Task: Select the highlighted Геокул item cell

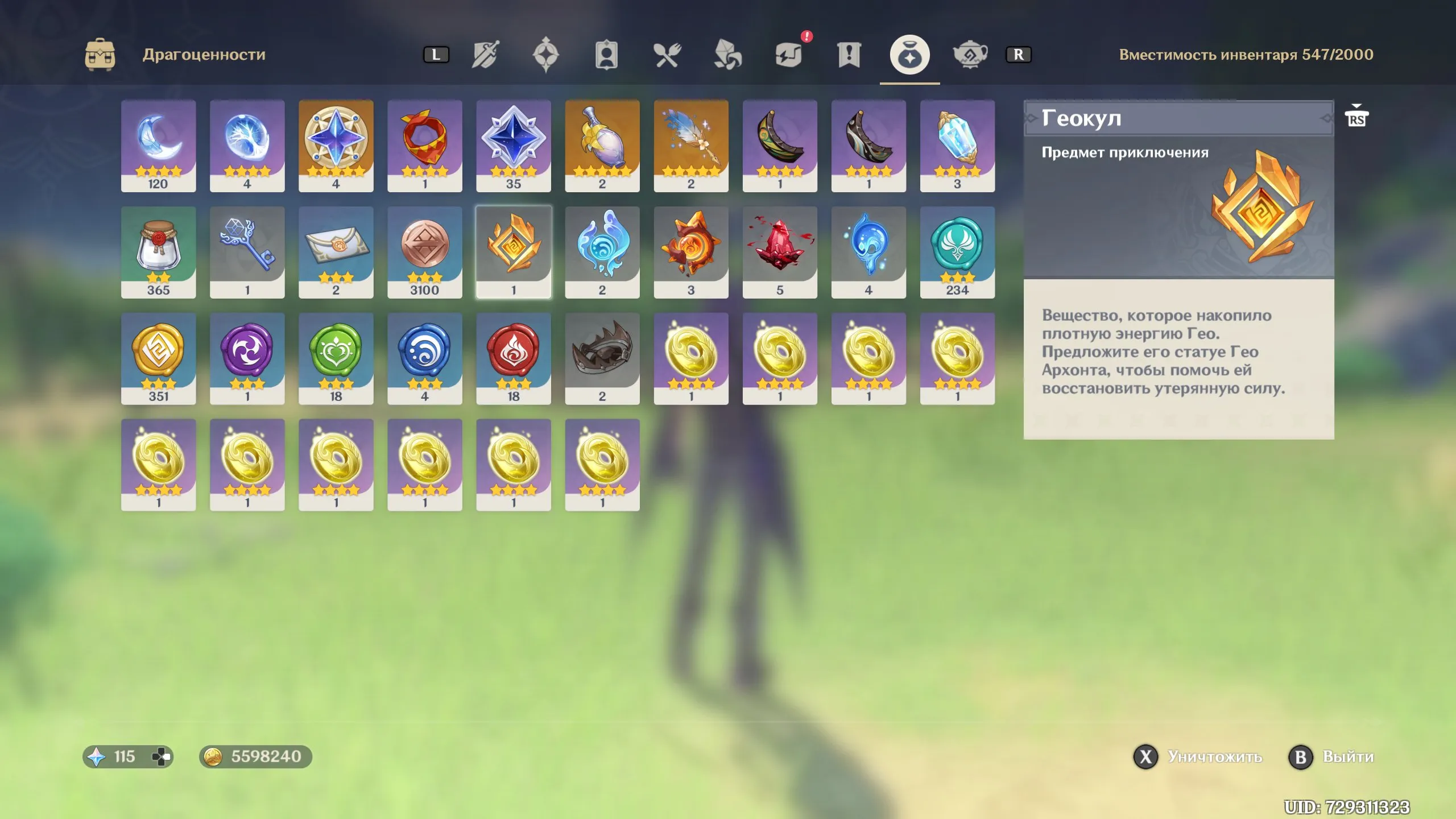Action: point(514,251)
